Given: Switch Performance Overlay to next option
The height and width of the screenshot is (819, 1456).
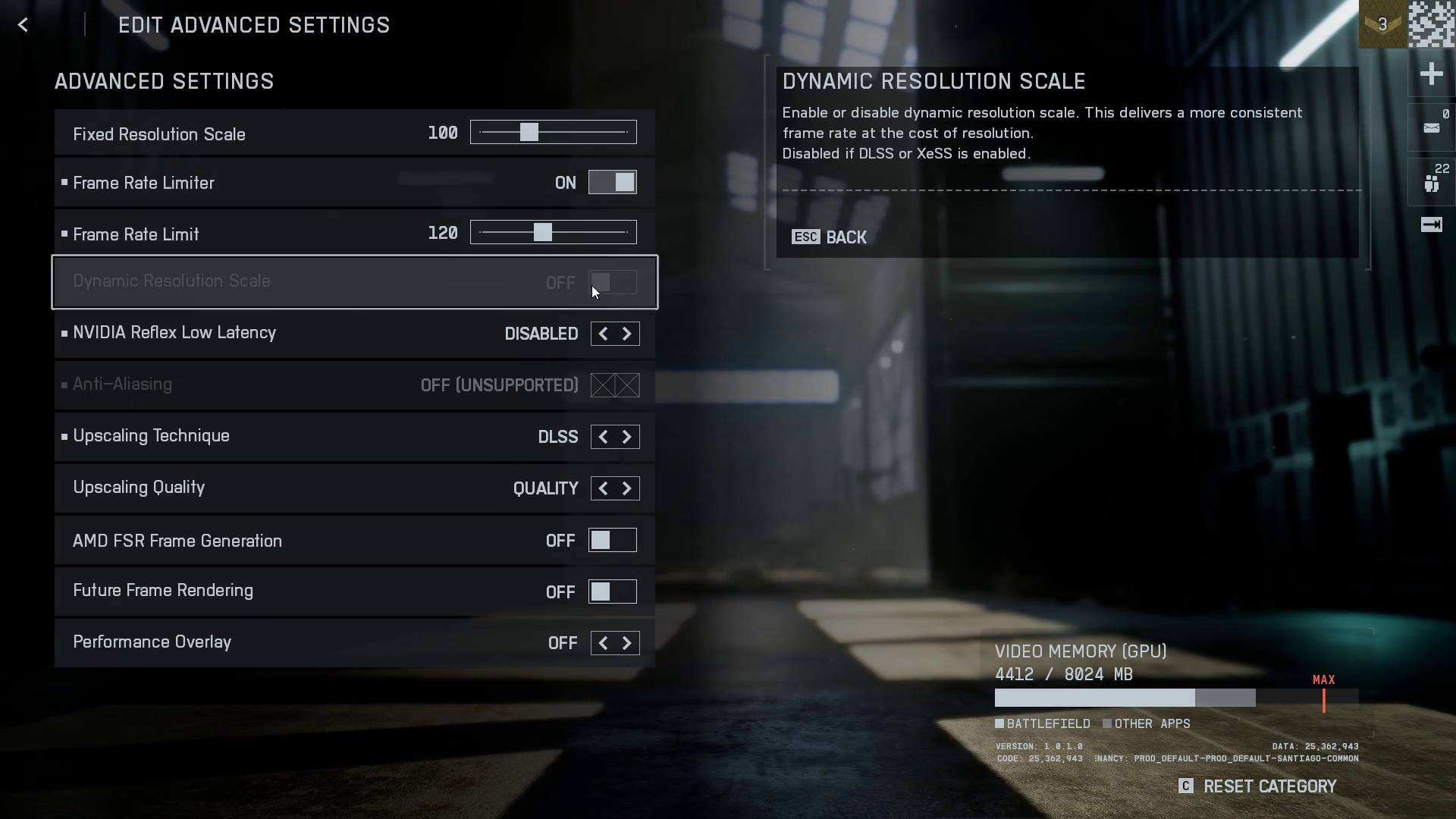Looking at the screenshot, I should coord(627,644).
